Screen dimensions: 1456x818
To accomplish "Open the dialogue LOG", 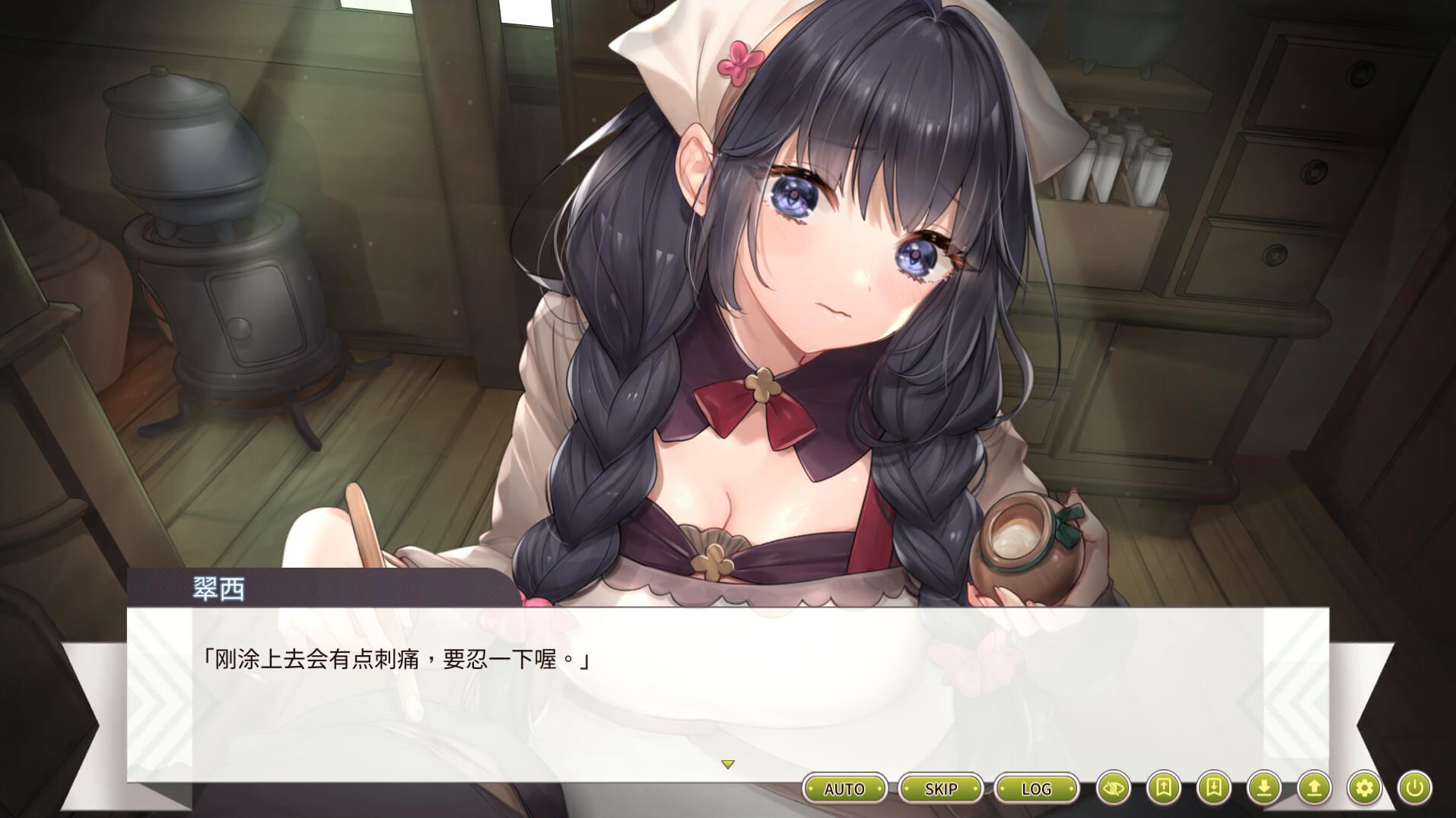I will point(1036,788).
